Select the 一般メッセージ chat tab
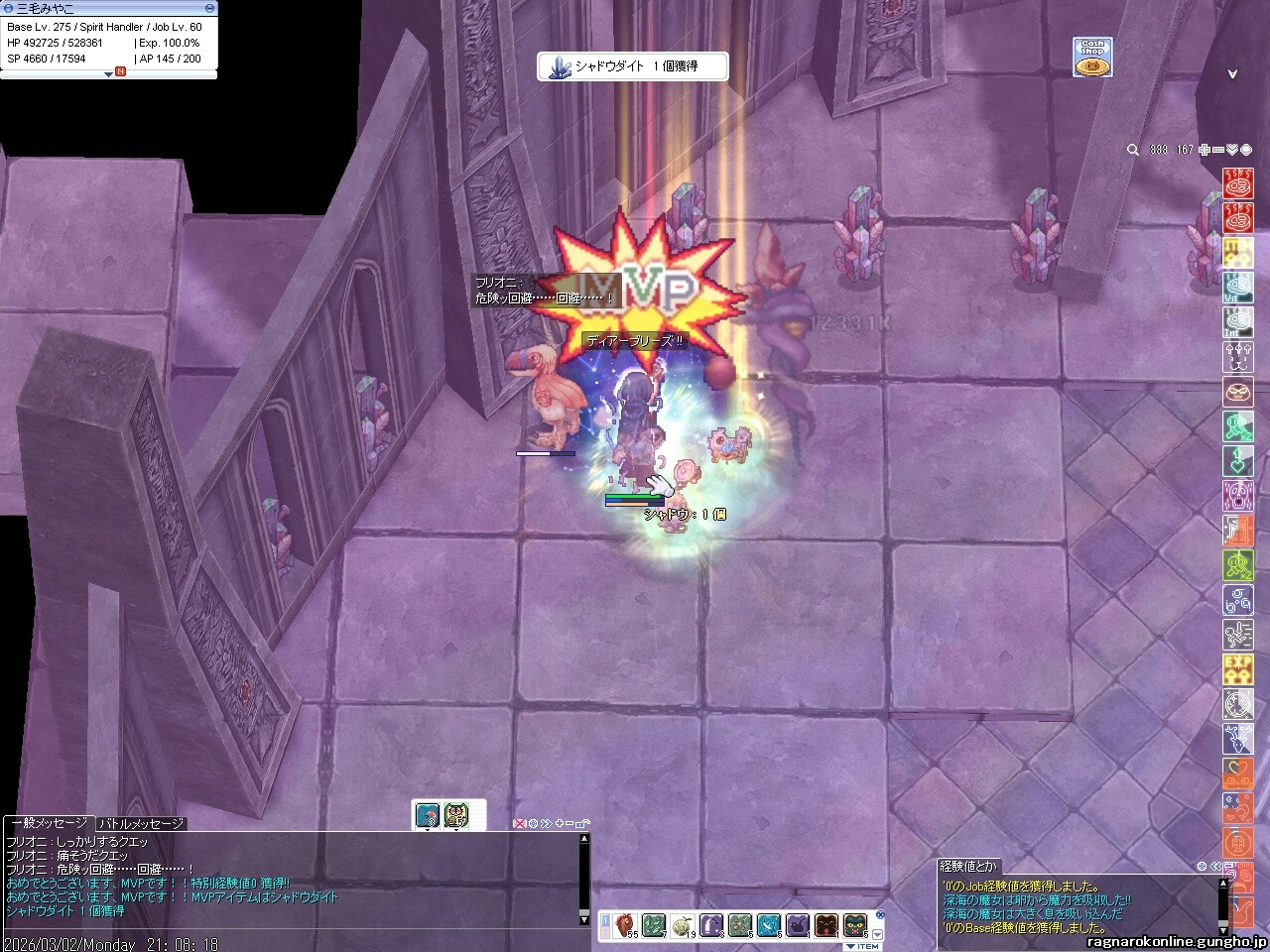This screenshot has width=1270, height=952. [x=50, y=823]
